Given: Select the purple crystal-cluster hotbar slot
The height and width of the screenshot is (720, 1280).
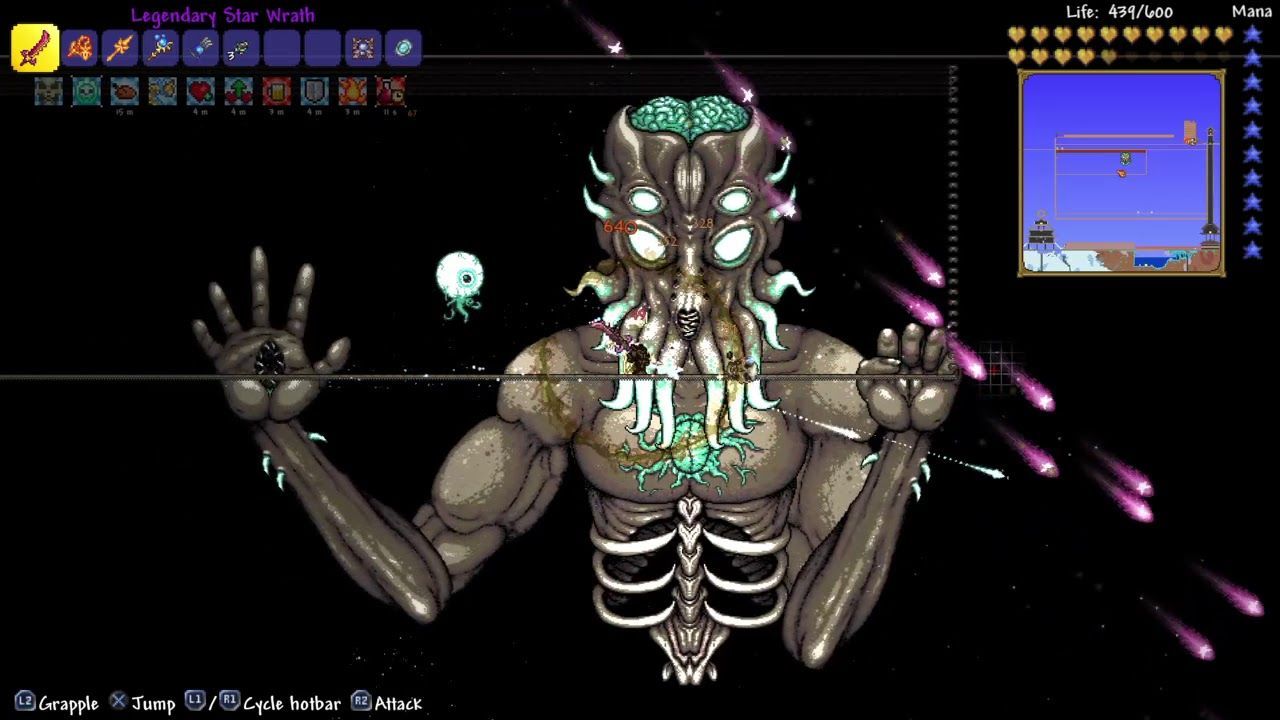Looking at the screenshot, I should (363, 48).
